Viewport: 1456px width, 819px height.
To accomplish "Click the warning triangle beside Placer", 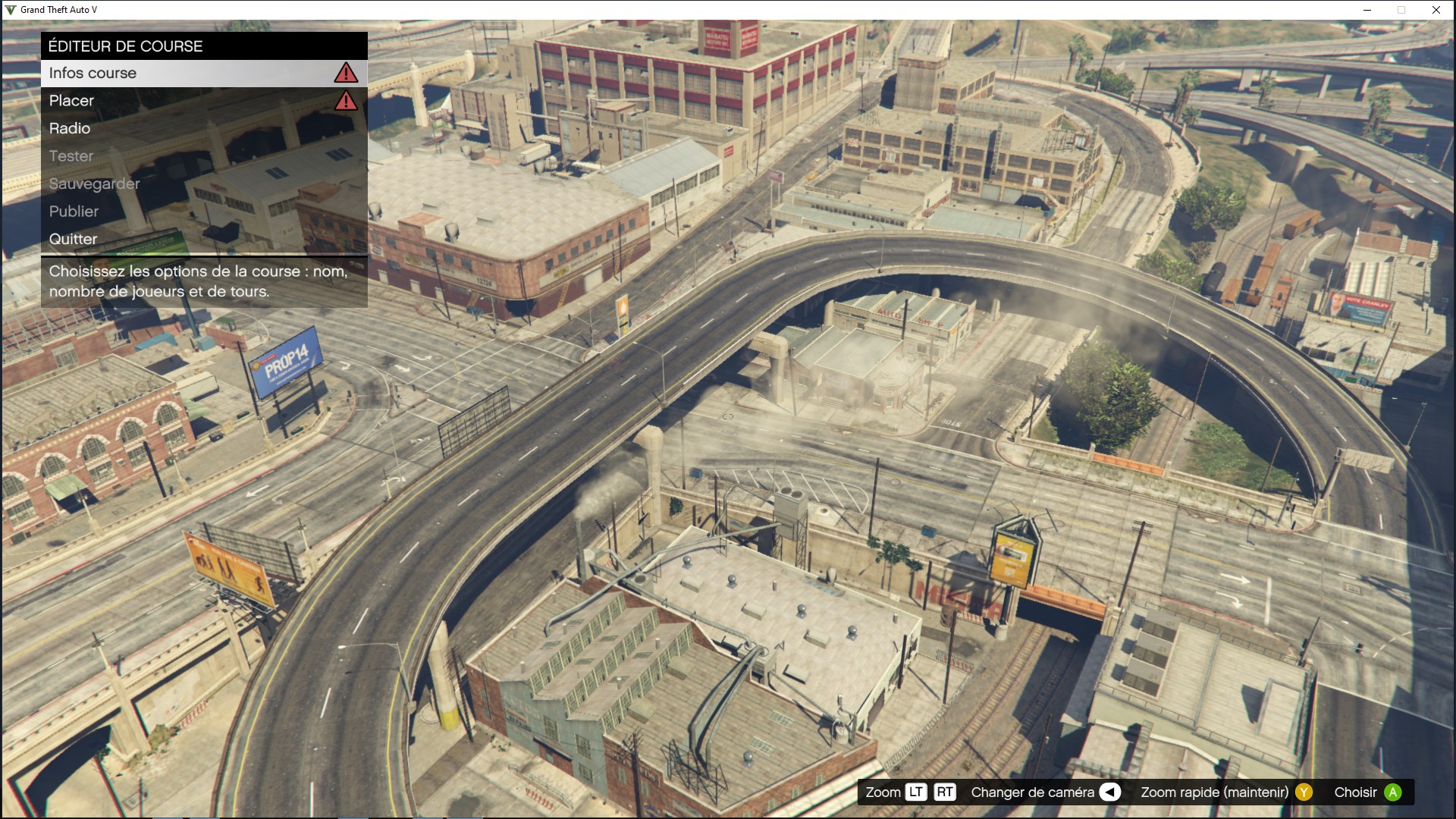I will [x=346, y=100].
